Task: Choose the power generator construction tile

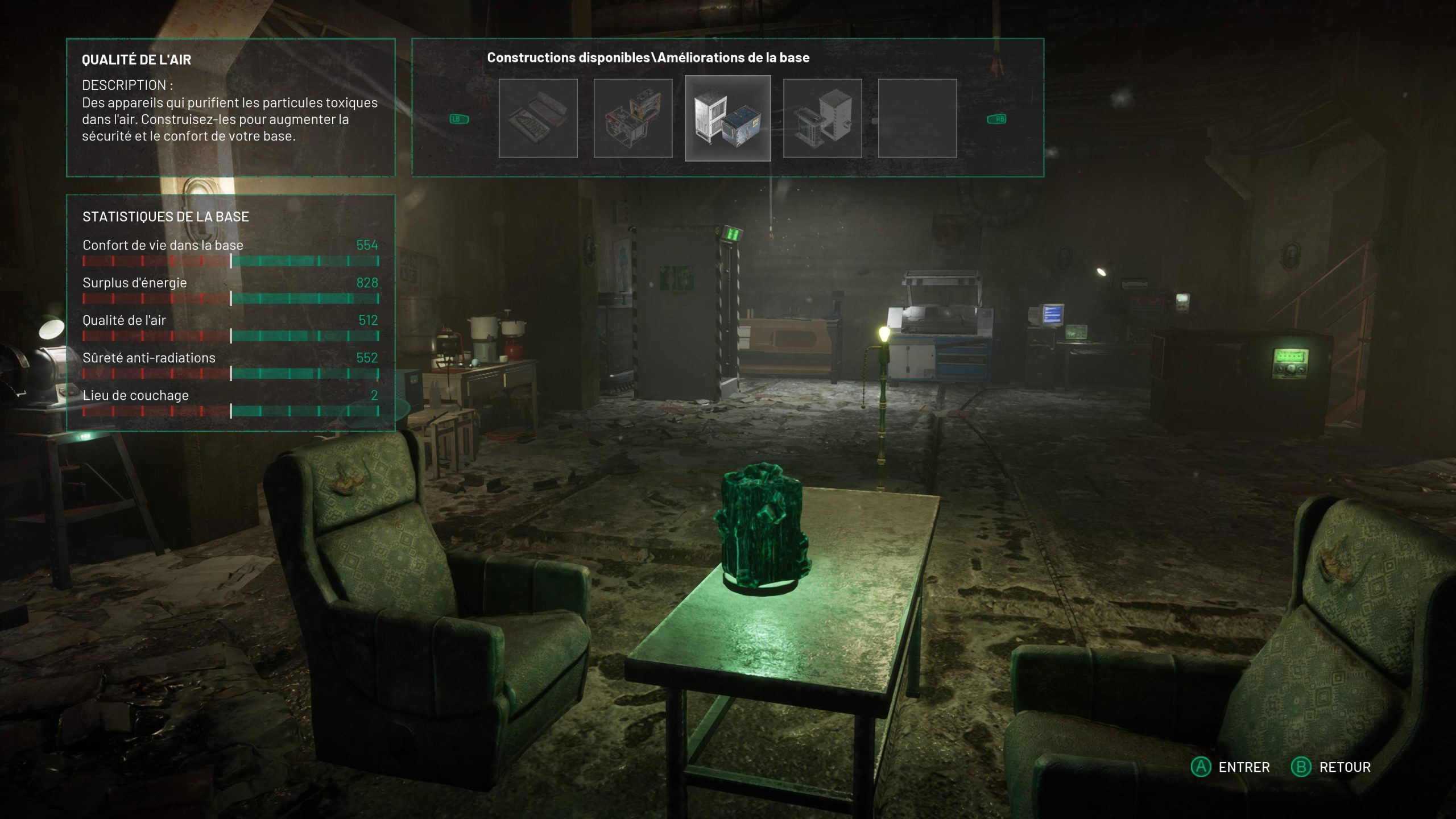Action: click(632, 118)
